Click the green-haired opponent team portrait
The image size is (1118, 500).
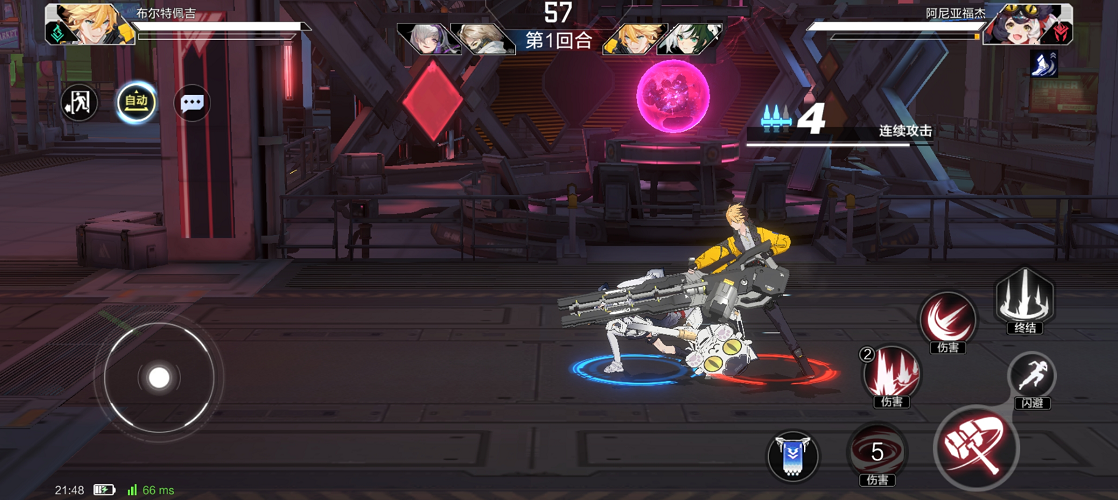pos(692,38)
